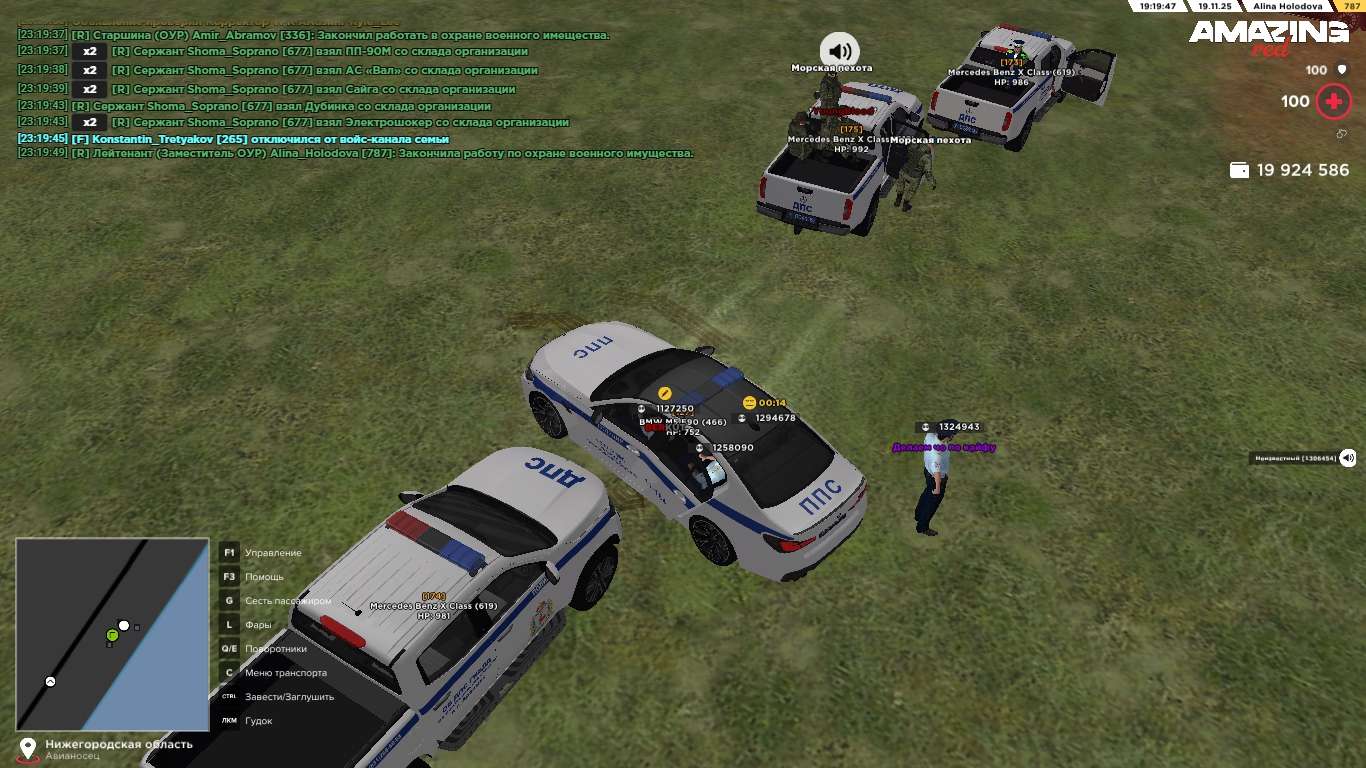Click the armor shield icon
Screen dimensions: 1366x768
coord(1342,70)
